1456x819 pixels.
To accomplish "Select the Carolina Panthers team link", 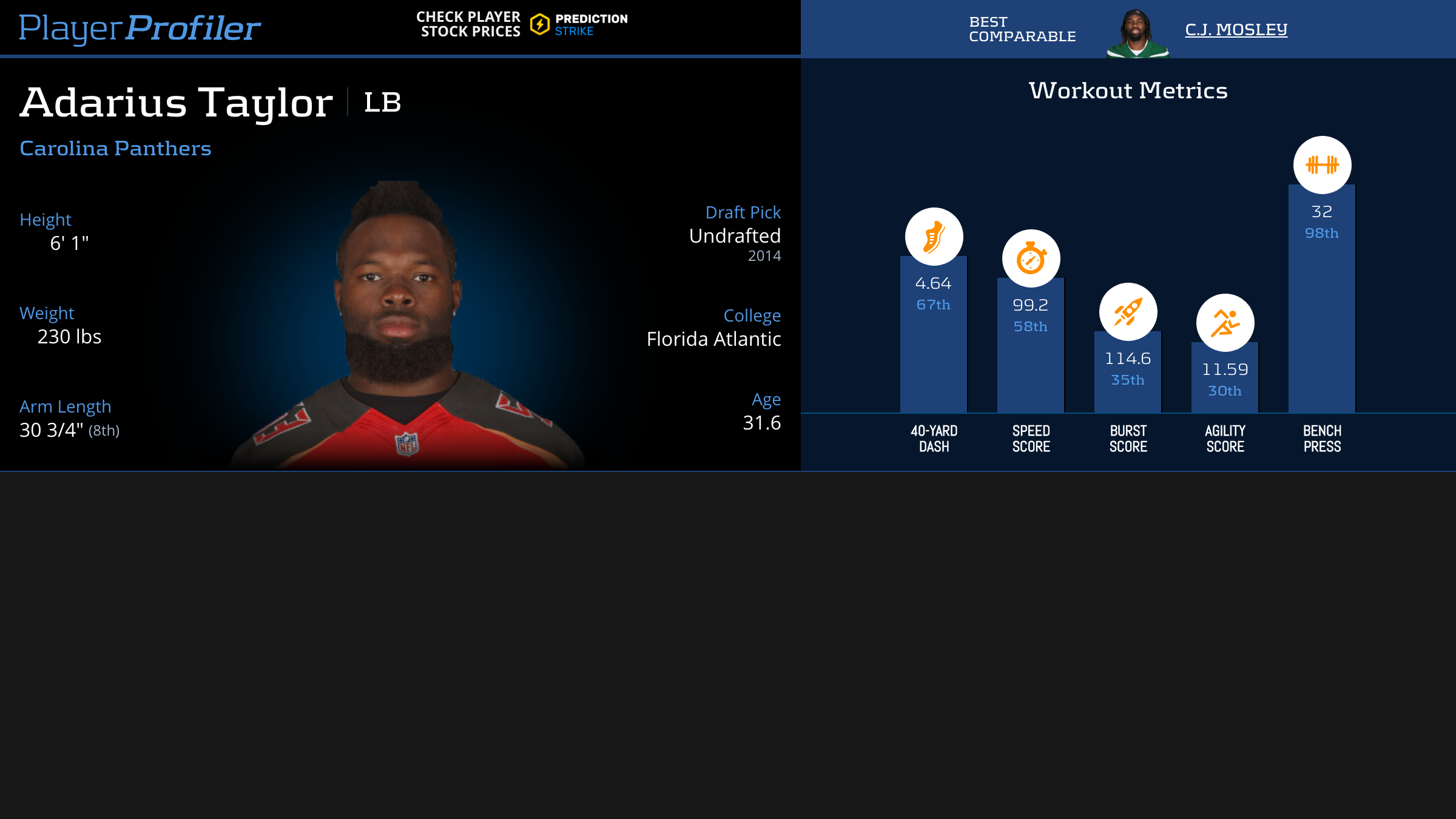I will [x=115, y=148].
